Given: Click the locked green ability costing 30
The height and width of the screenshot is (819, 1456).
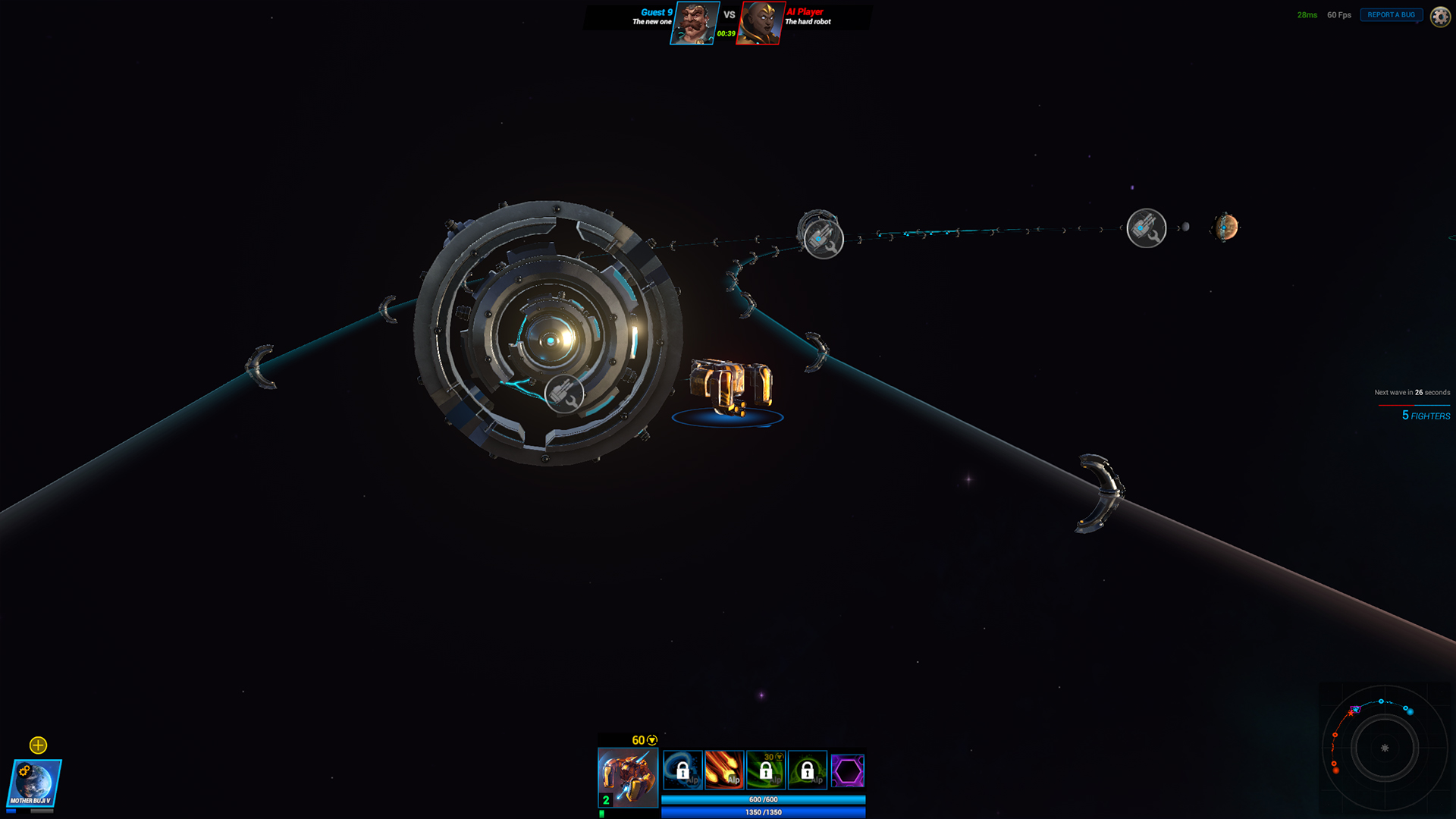Looking at the screenshot, I should point(766,769).
